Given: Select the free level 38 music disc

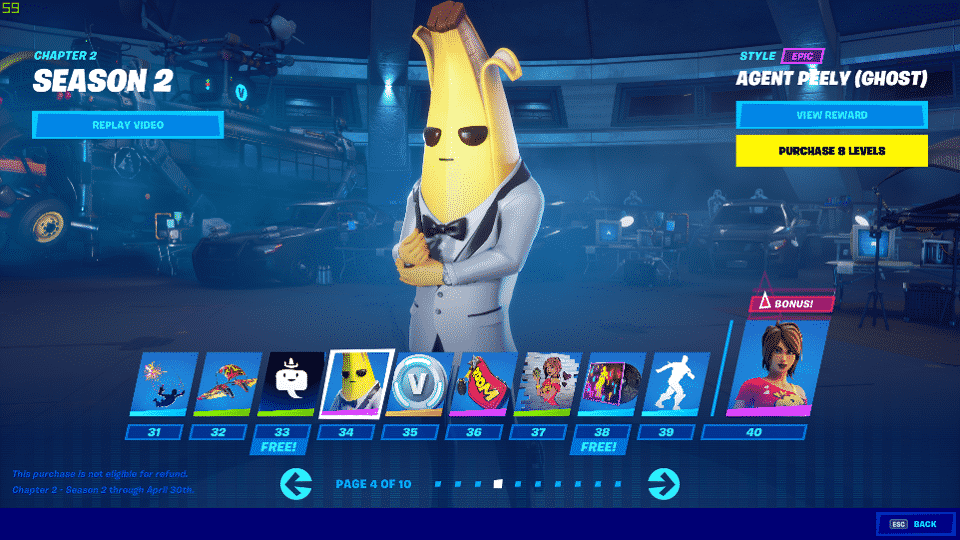Looking at the screenshot, I should (610, 384).
